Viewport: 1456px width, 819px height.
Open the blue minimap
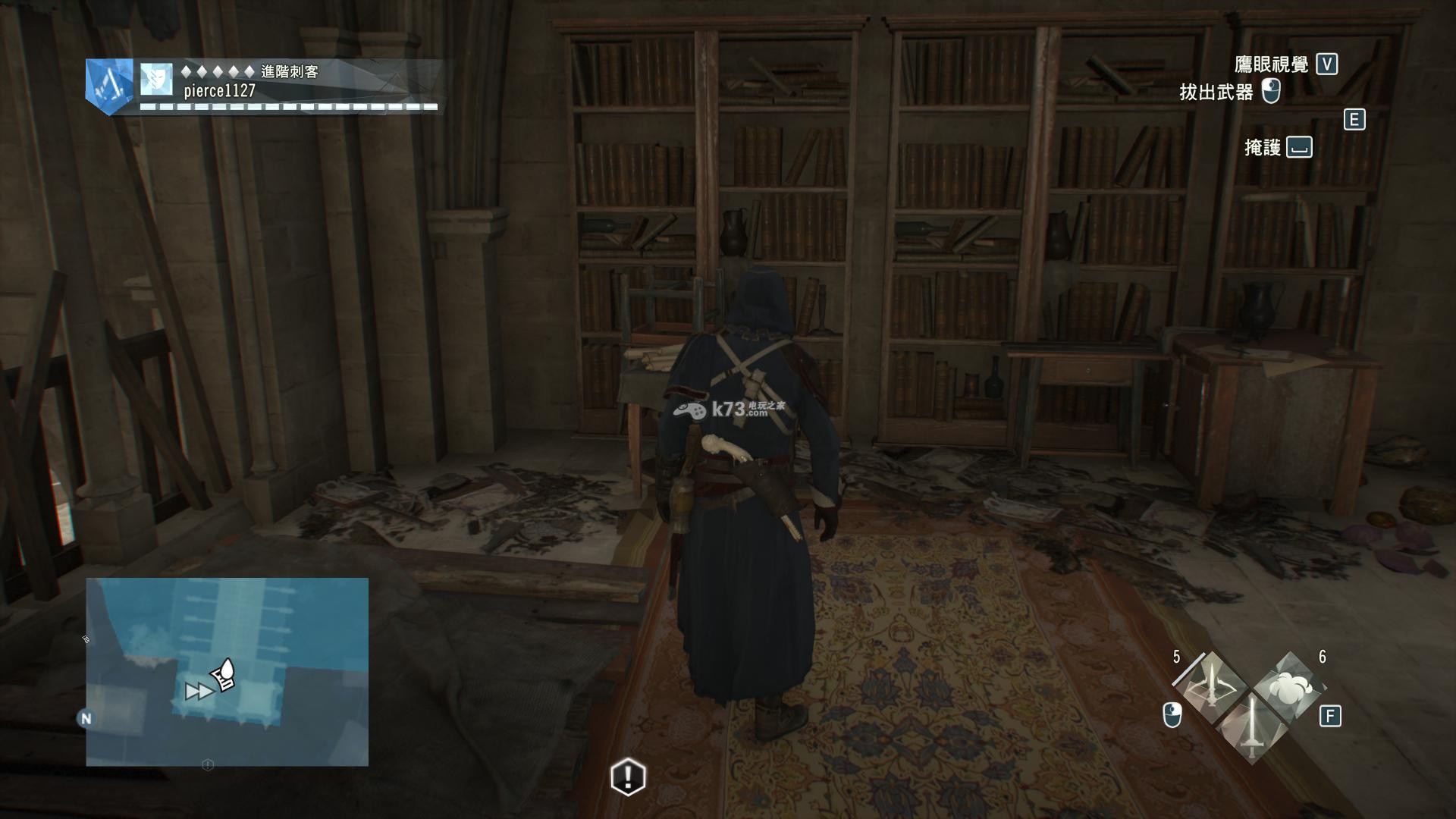[227, 671]
